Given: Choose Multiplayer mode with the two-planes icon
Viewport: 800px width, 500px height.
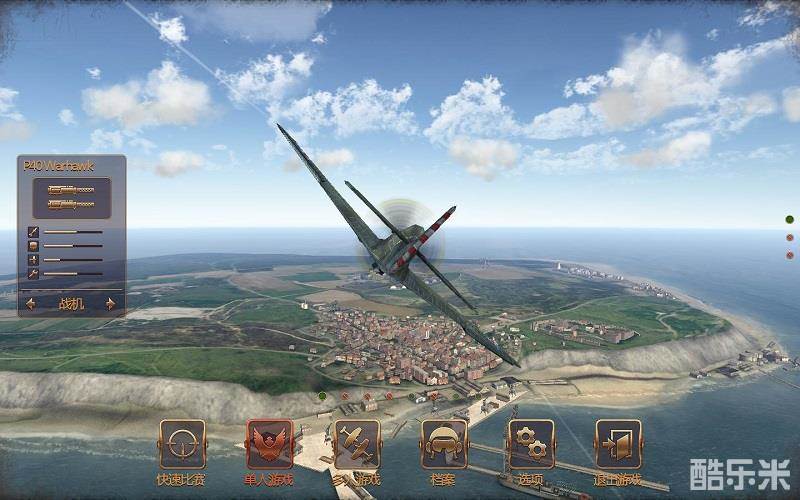Looking at the screenshot, I should coord(356,444).
